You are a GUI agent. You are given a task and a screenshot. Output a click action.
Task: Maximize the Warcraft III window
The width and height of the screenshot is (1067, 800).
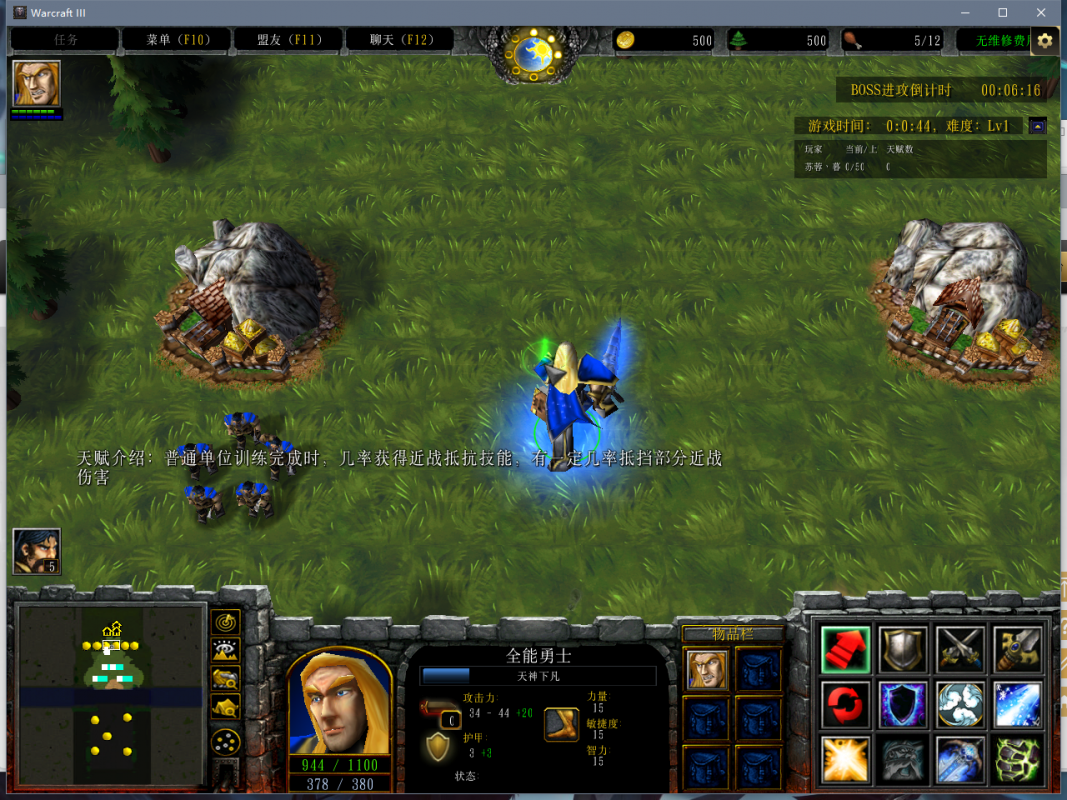pyautogui.click(x=1002, y=12)
